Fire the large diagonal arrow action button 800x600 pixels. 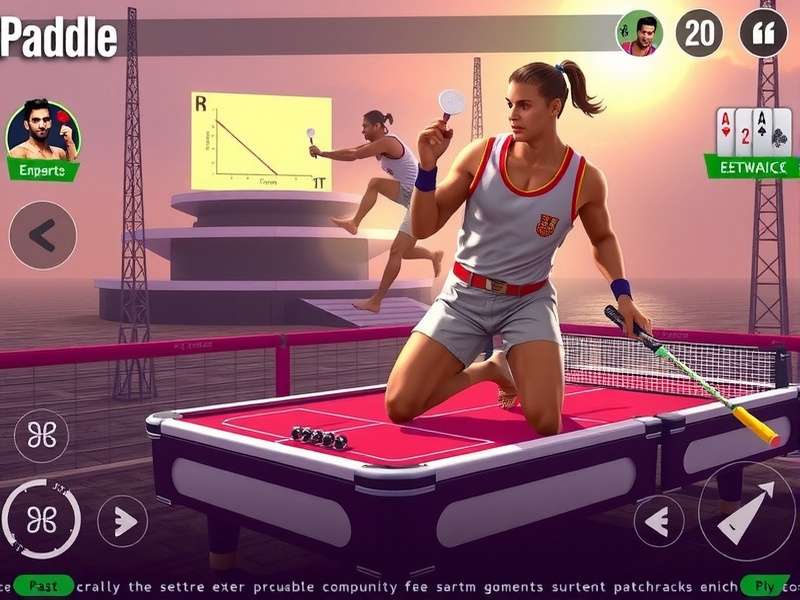point(746,511)
